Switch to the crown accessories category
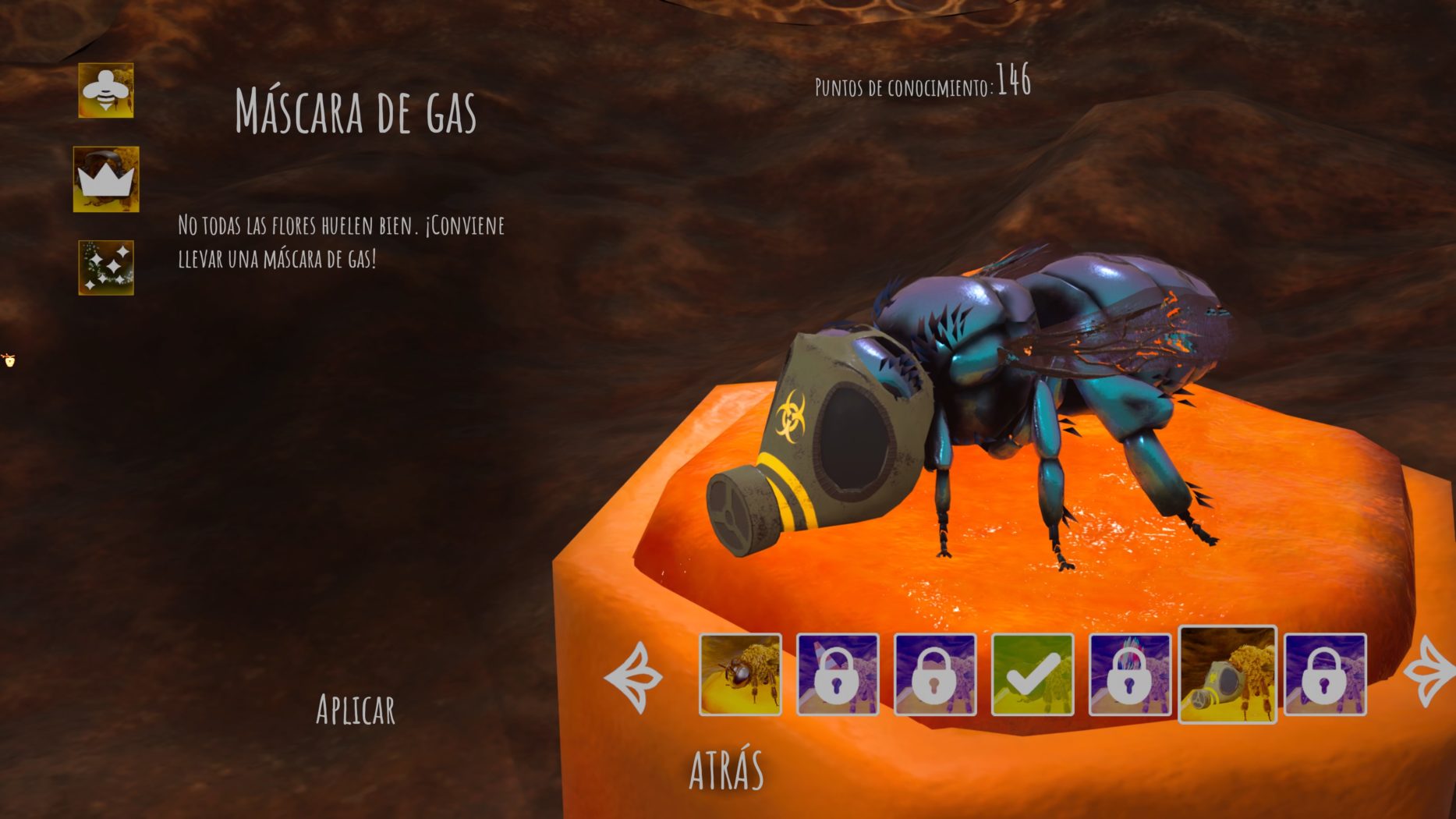This screenshot has height=819, width=1456. click(x=106, y=179)
